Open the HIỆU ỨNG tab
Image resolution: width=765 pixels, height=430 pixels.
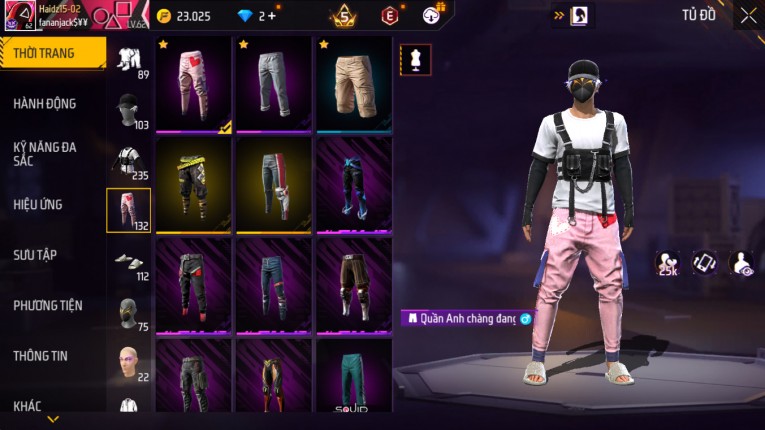(x=38, y=204)
